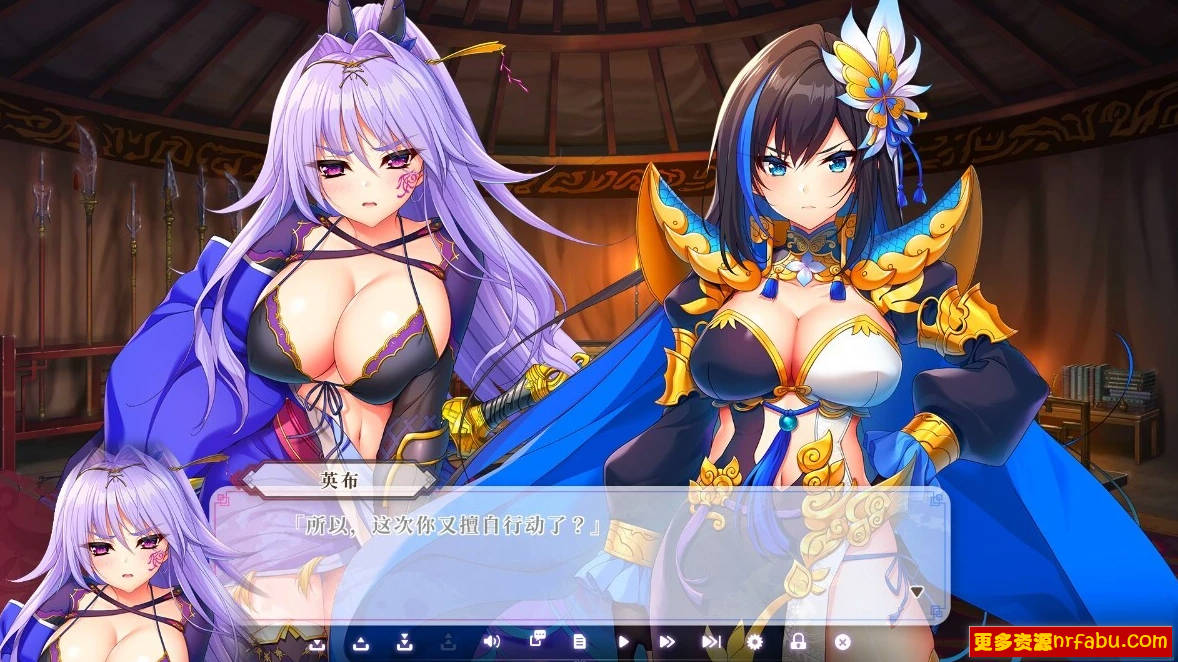The image size is (1178, 662).
Task: Hide the dialogue box with the X icon
Action: 842,642
